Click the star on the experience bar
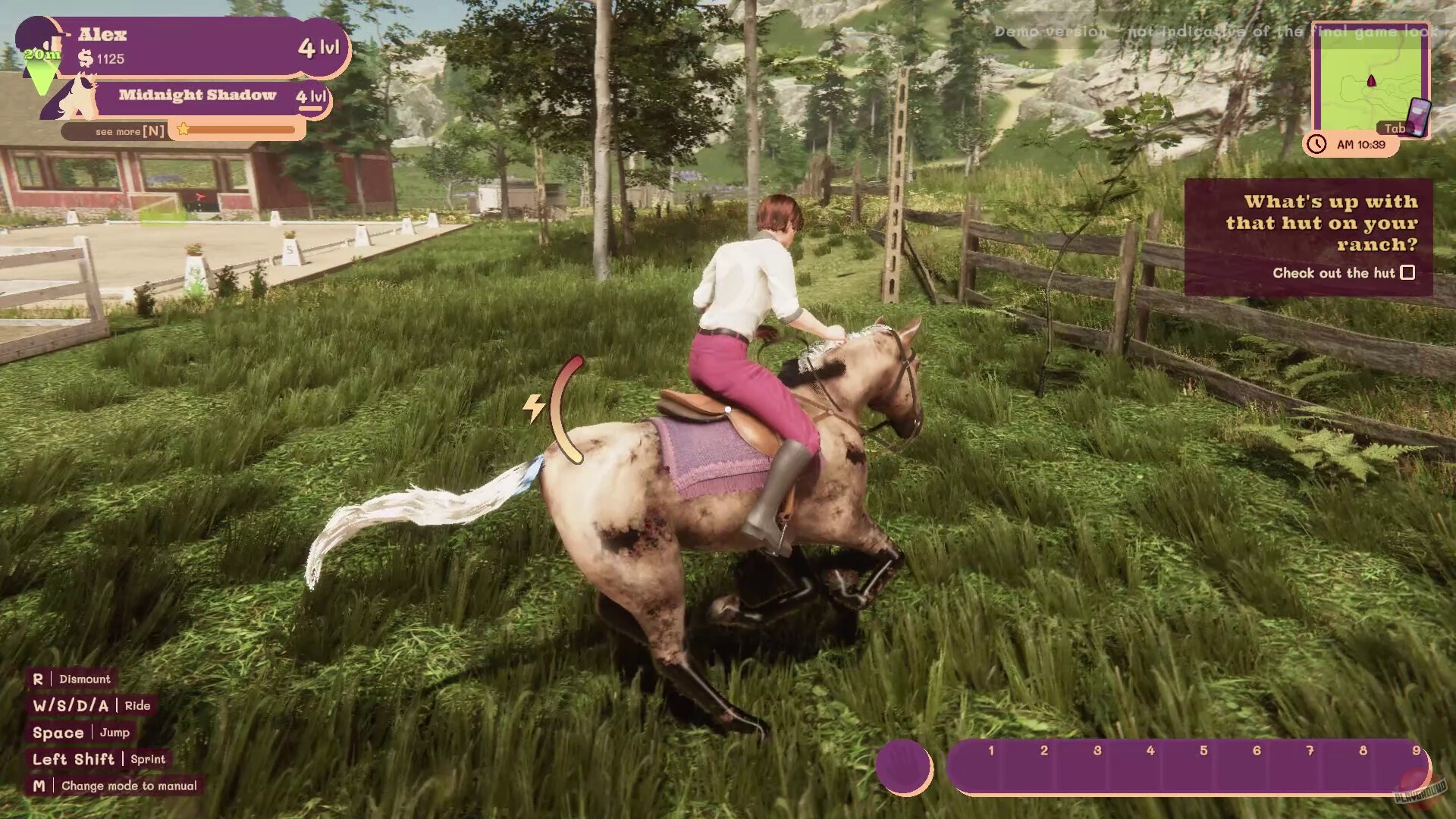 (182, 130)
